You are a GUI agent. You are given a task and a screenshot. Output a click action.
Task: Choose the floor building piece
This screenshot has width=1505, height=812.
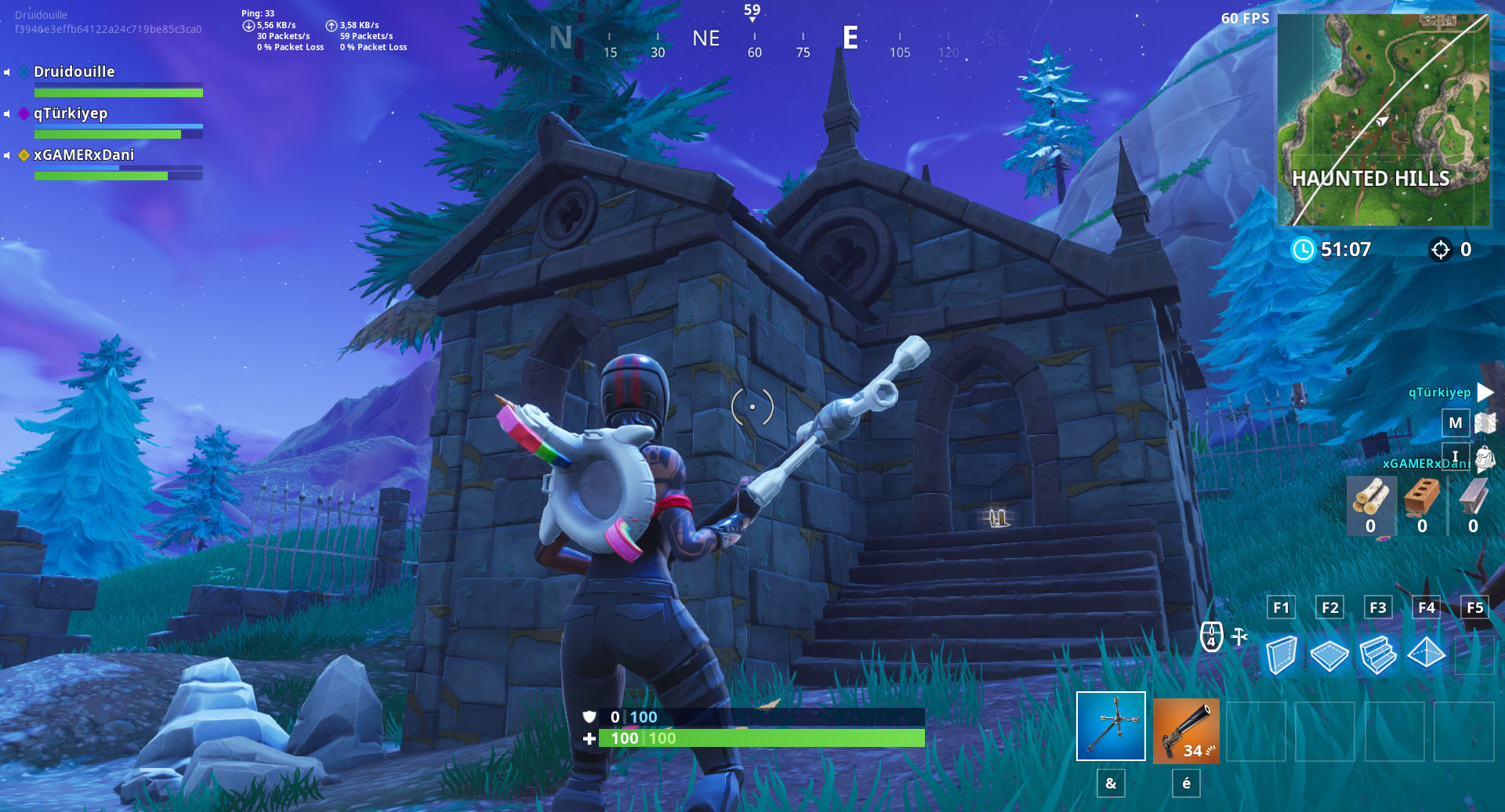pyautogui.click(x=1329, y=655)
